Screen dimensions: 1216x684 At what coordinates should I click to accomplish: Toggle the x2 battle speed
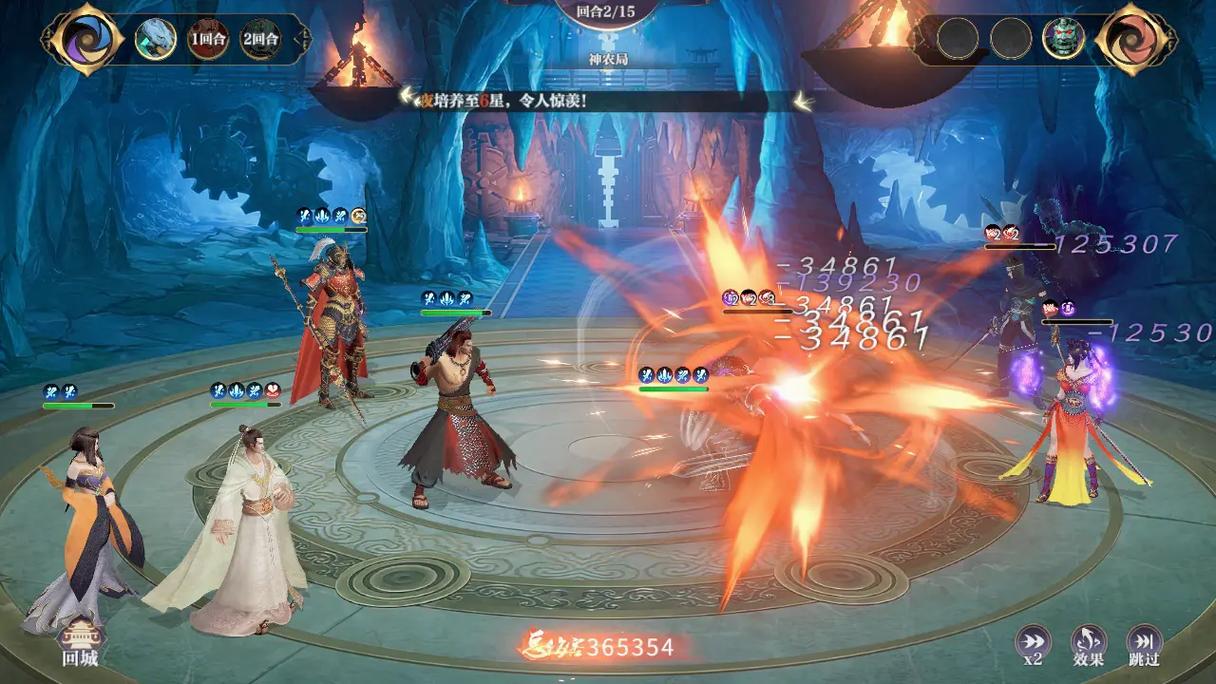(x=1033, y=644)
